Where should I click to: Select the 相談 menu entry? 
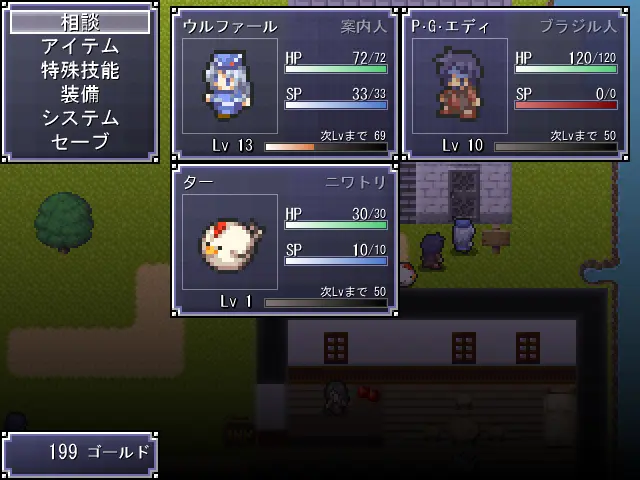(x=80, y=22)
